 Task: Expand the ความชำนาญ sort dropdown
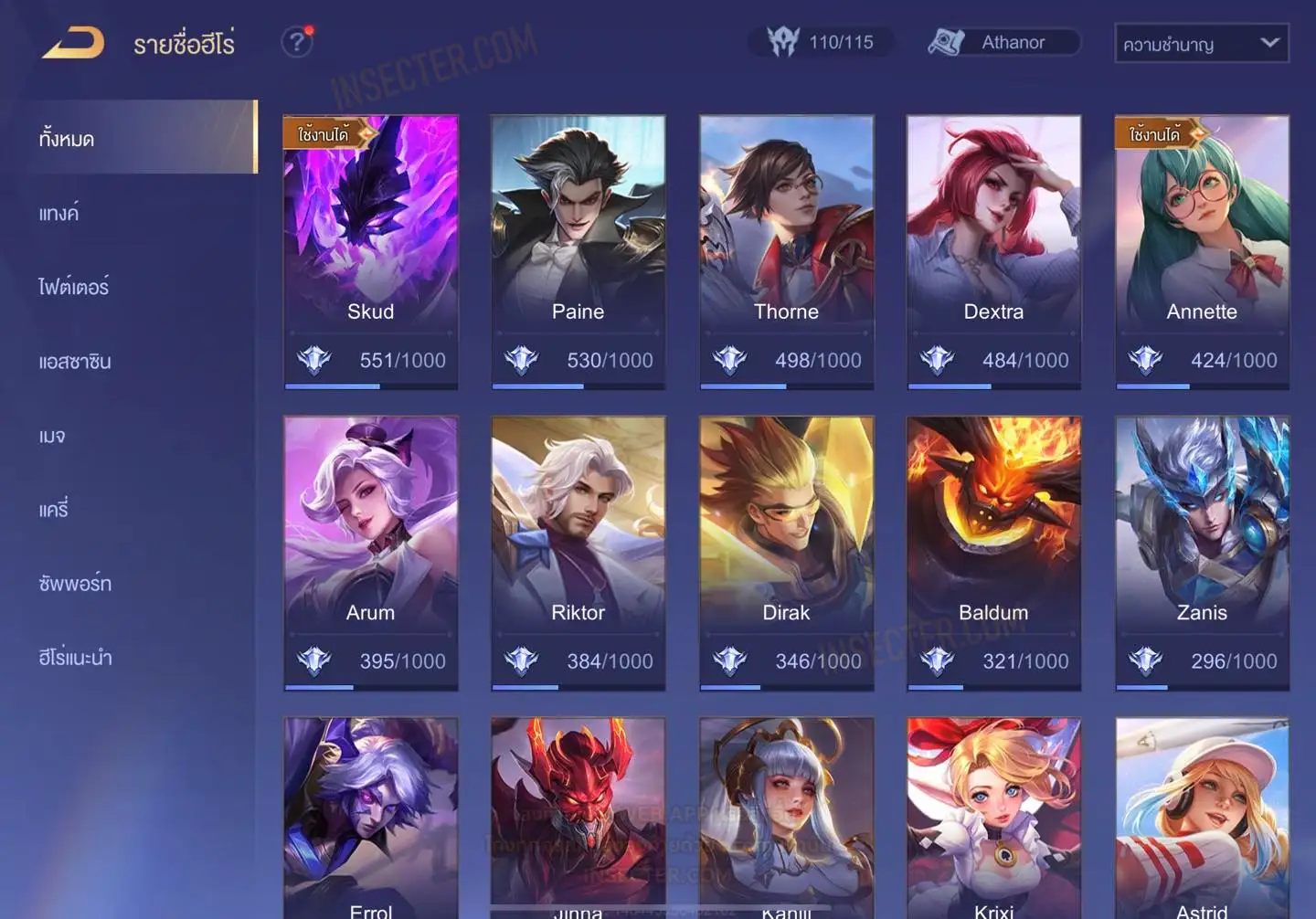point(1201,43)
